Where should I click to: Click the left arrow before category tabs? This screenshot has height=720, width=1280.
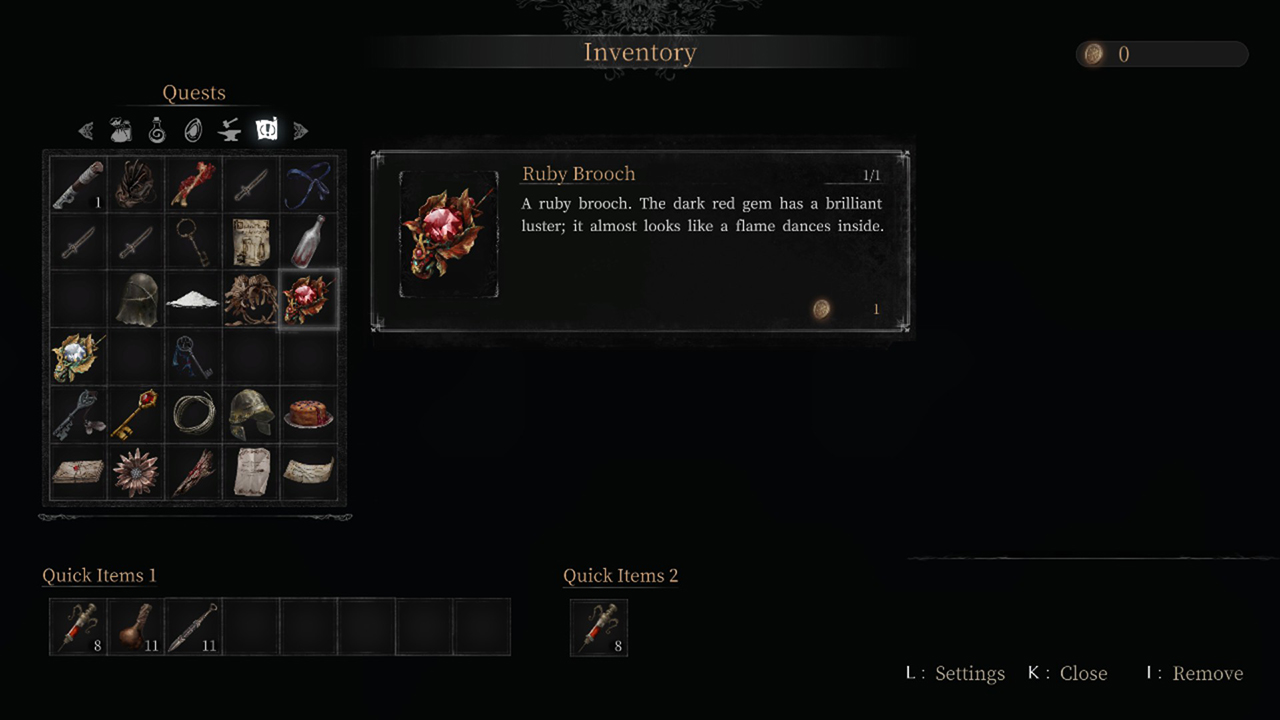click(86, 131)
